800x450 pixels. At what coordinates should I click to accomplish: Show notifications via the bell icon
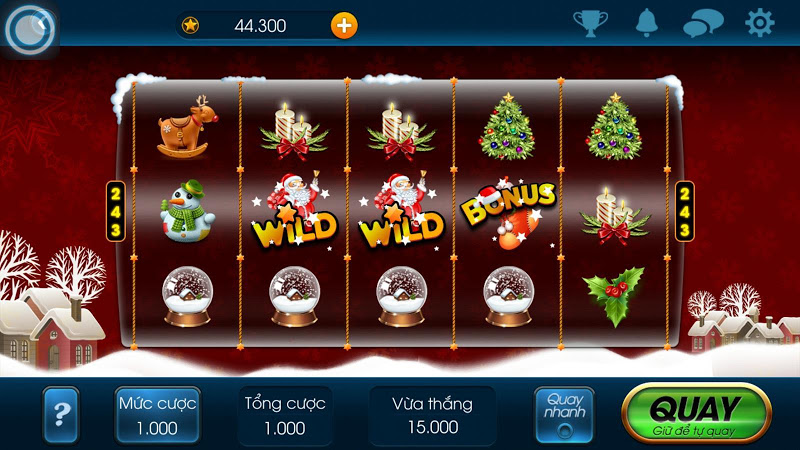647,23
